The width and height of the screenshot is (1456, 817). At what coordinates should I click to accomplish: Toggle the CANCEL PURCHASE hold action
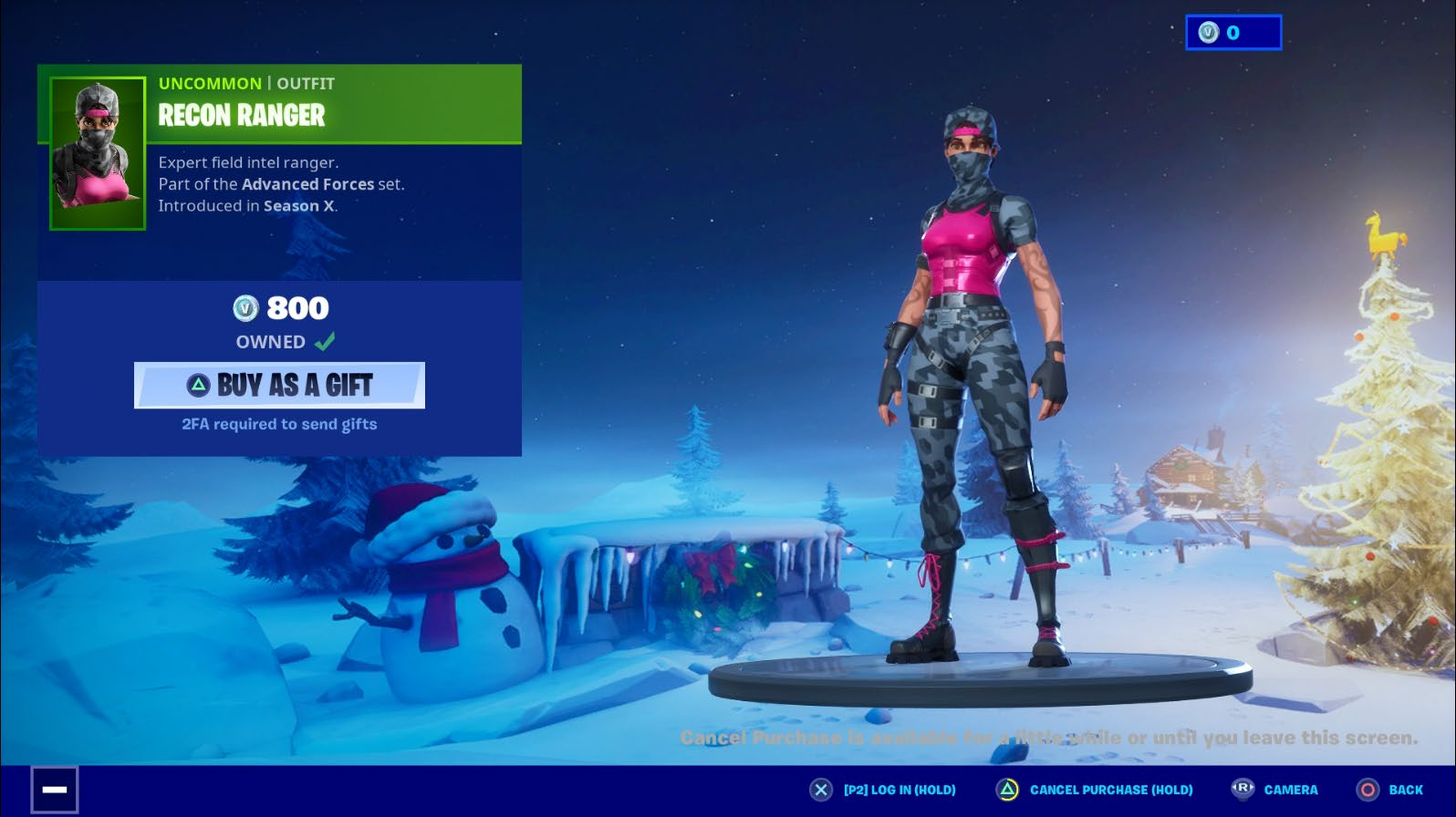pos(1110,790)
